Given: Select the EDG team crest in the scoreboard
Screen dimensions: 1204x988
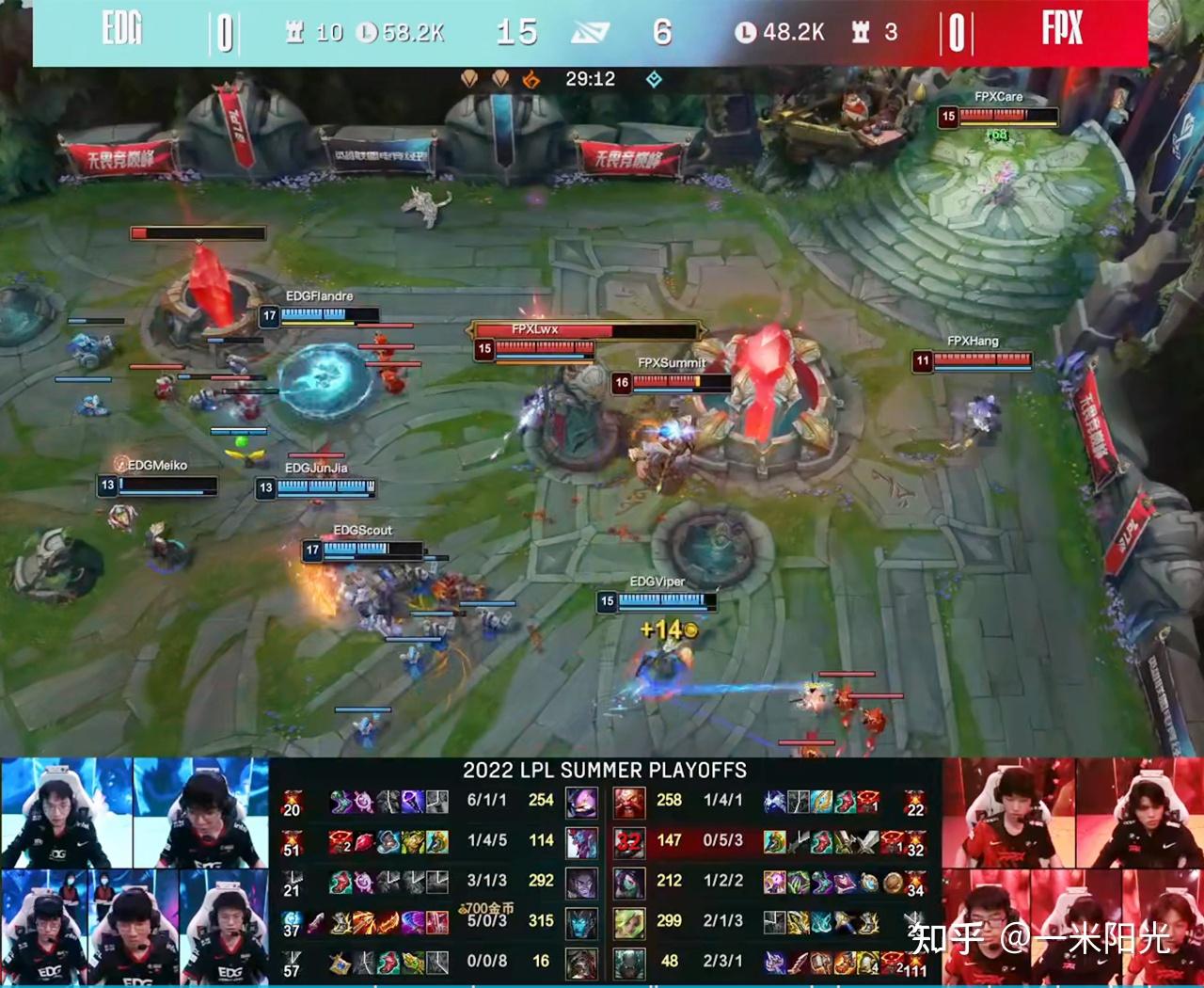Looking at the screenshot, I should pyautogui.click(x=122, y=29).
